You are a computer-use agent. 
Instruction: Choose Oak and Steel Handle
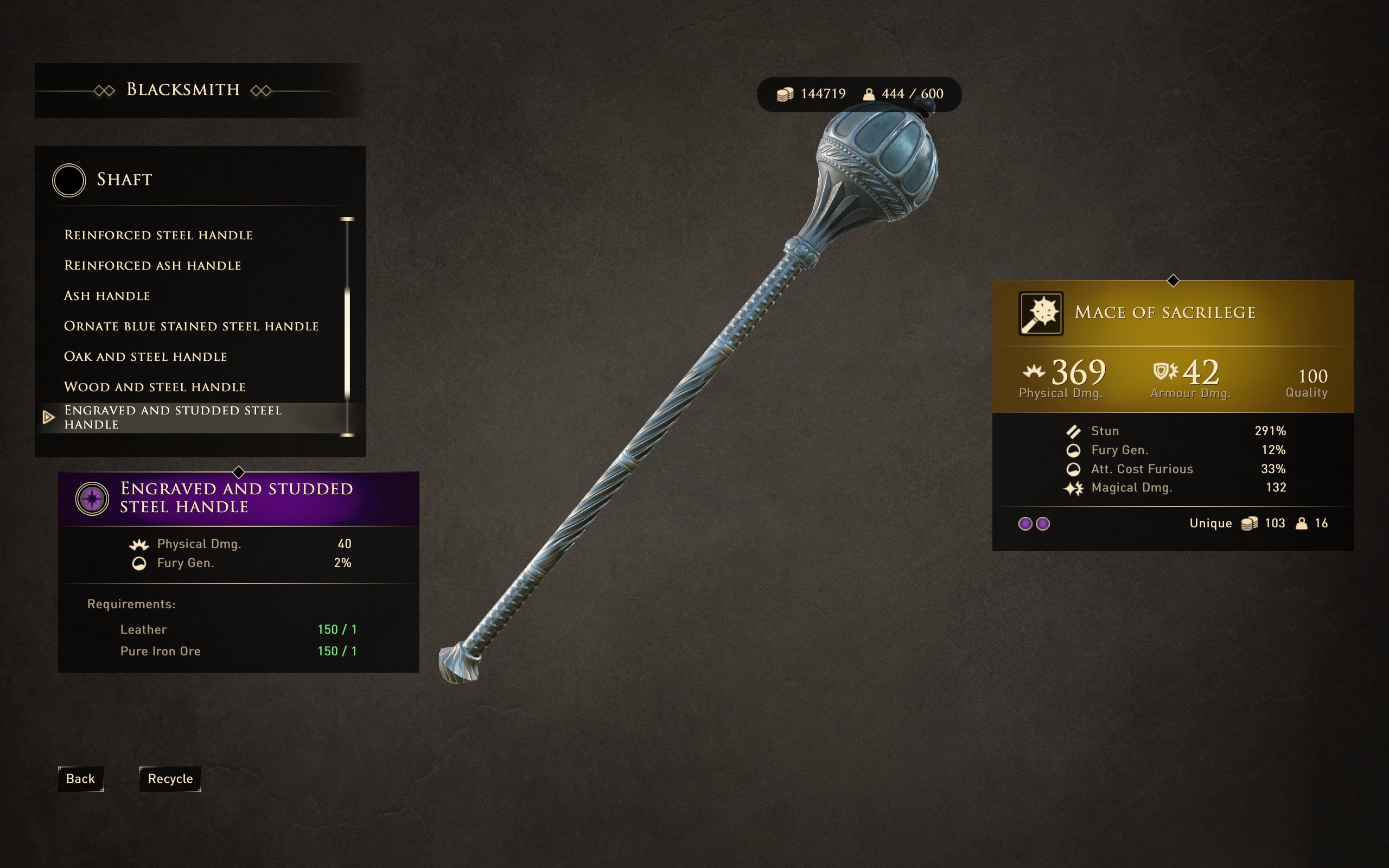coord(146,356)
